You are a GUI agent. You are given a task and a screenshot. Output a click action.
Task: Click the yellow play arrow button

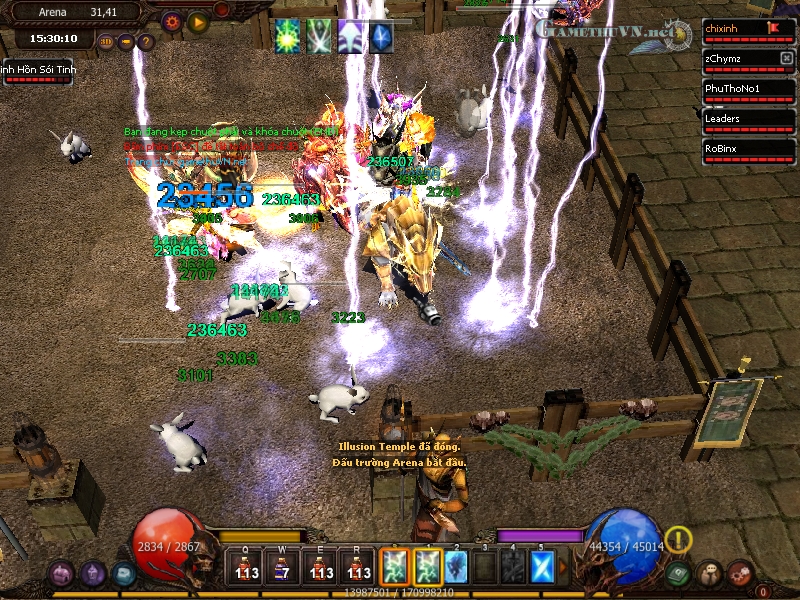198,20
